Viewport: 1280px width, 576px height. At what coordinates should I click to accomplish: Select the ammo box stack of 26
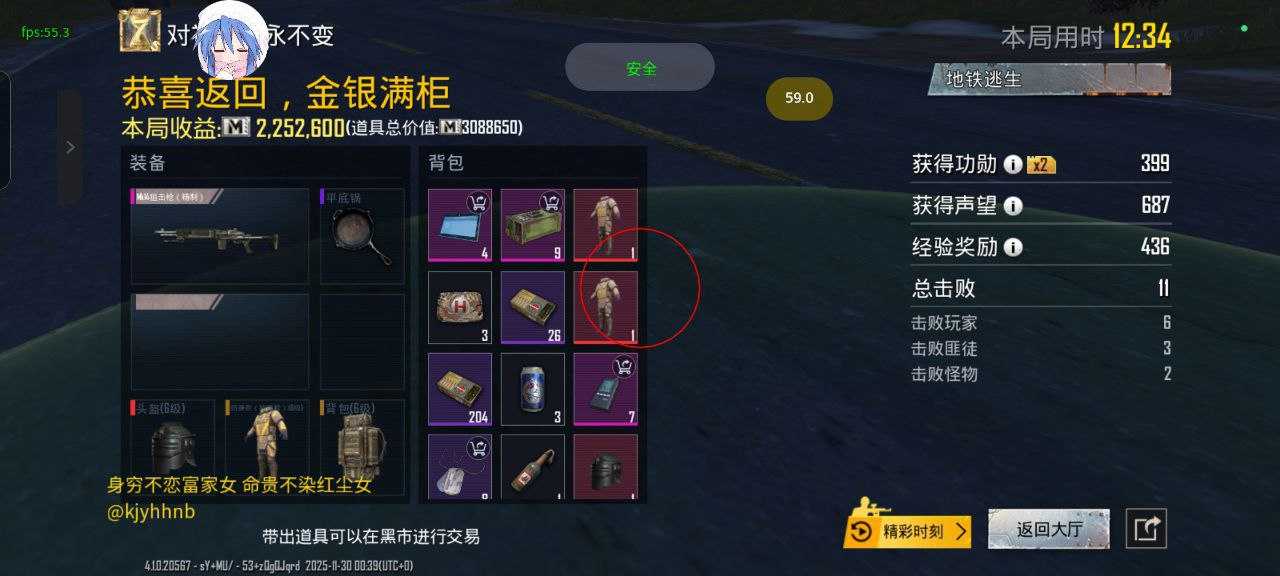click(533, 307)
